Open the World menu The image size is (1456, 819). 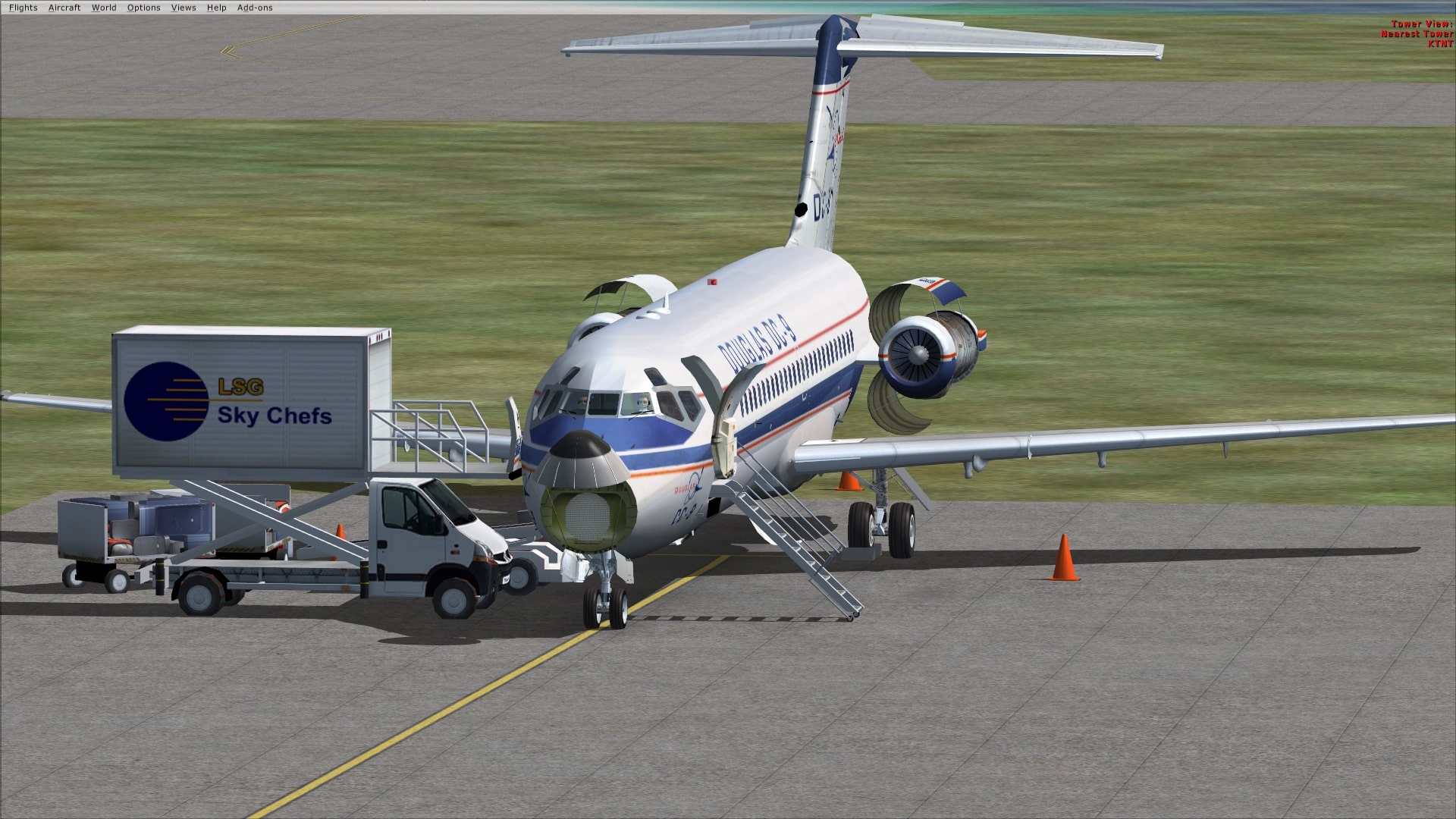click(104, 8)
